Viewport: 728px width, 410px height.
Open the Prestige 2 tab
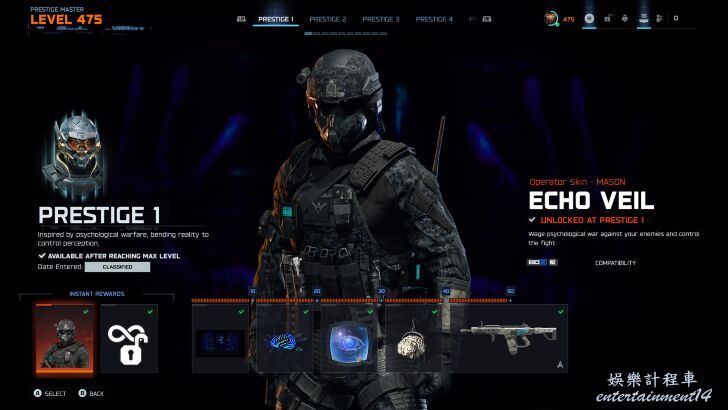tap(328, 19)
